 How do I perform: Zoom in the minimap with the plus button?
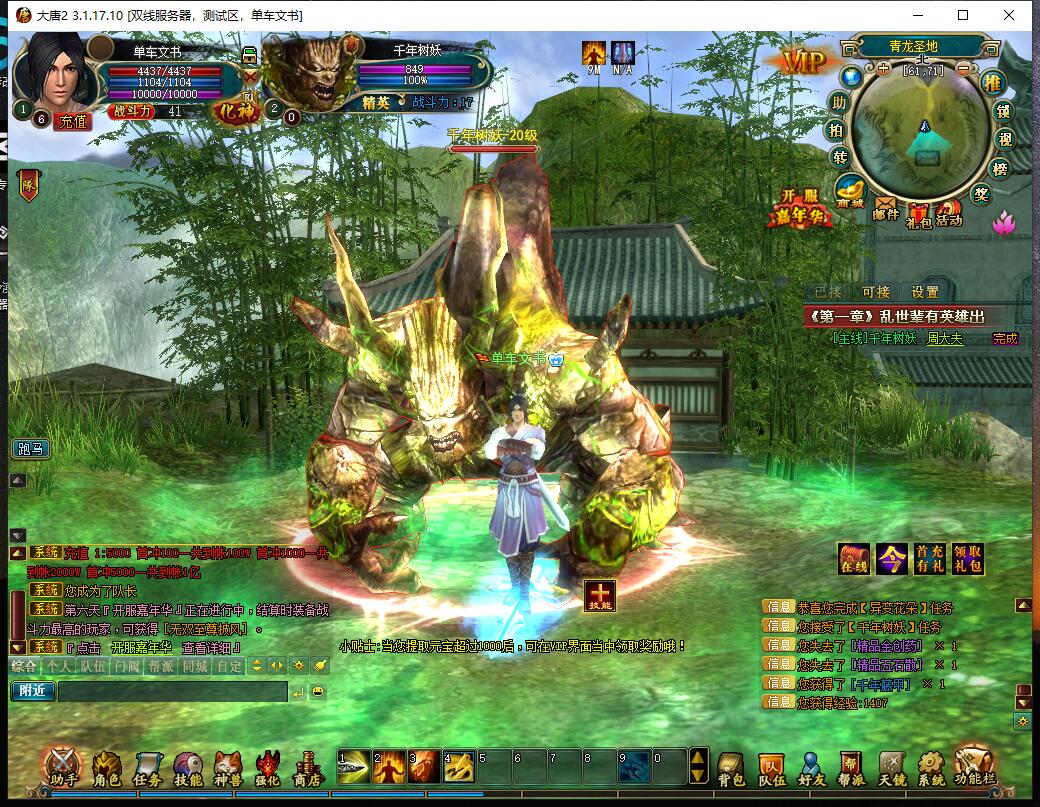tap(883, 69)
